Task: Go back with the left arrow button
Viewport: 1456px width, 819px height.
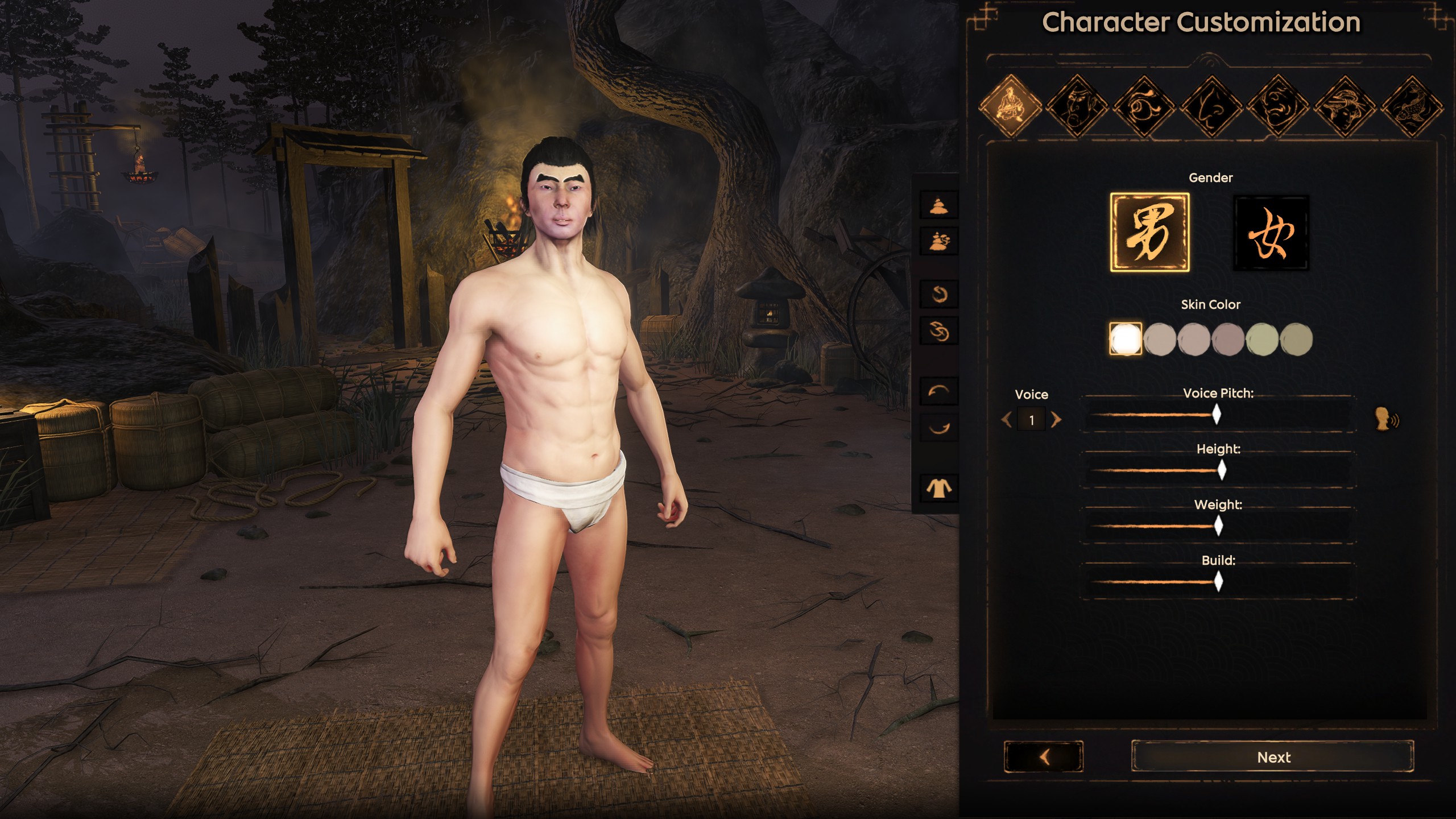Action: pyautogui.click(x=1044, y=757)
